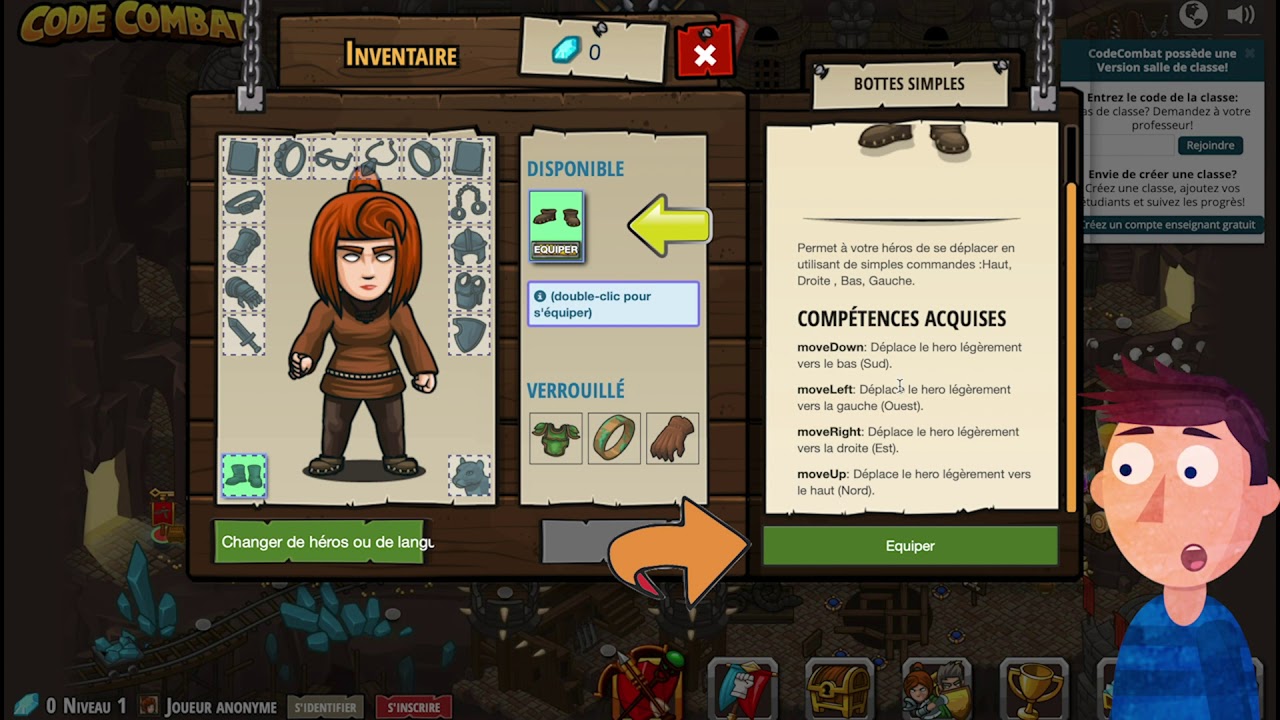Click the S'identifier login button
This screenshot has width=1280, height=720.
tap(325, 707)
